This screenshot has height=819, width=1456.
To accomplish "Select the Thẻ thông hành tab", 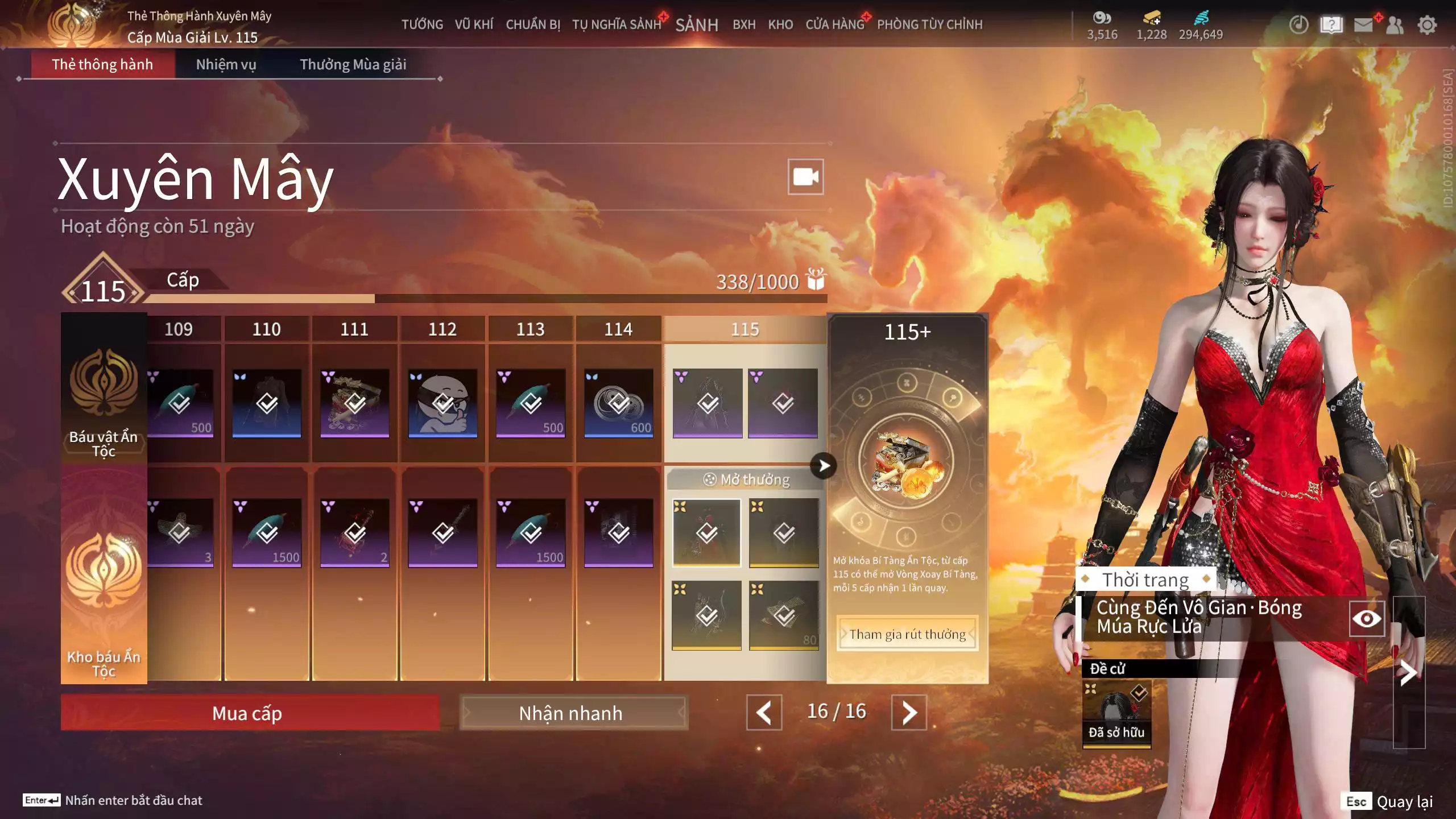I will click(x=102, y=64).
